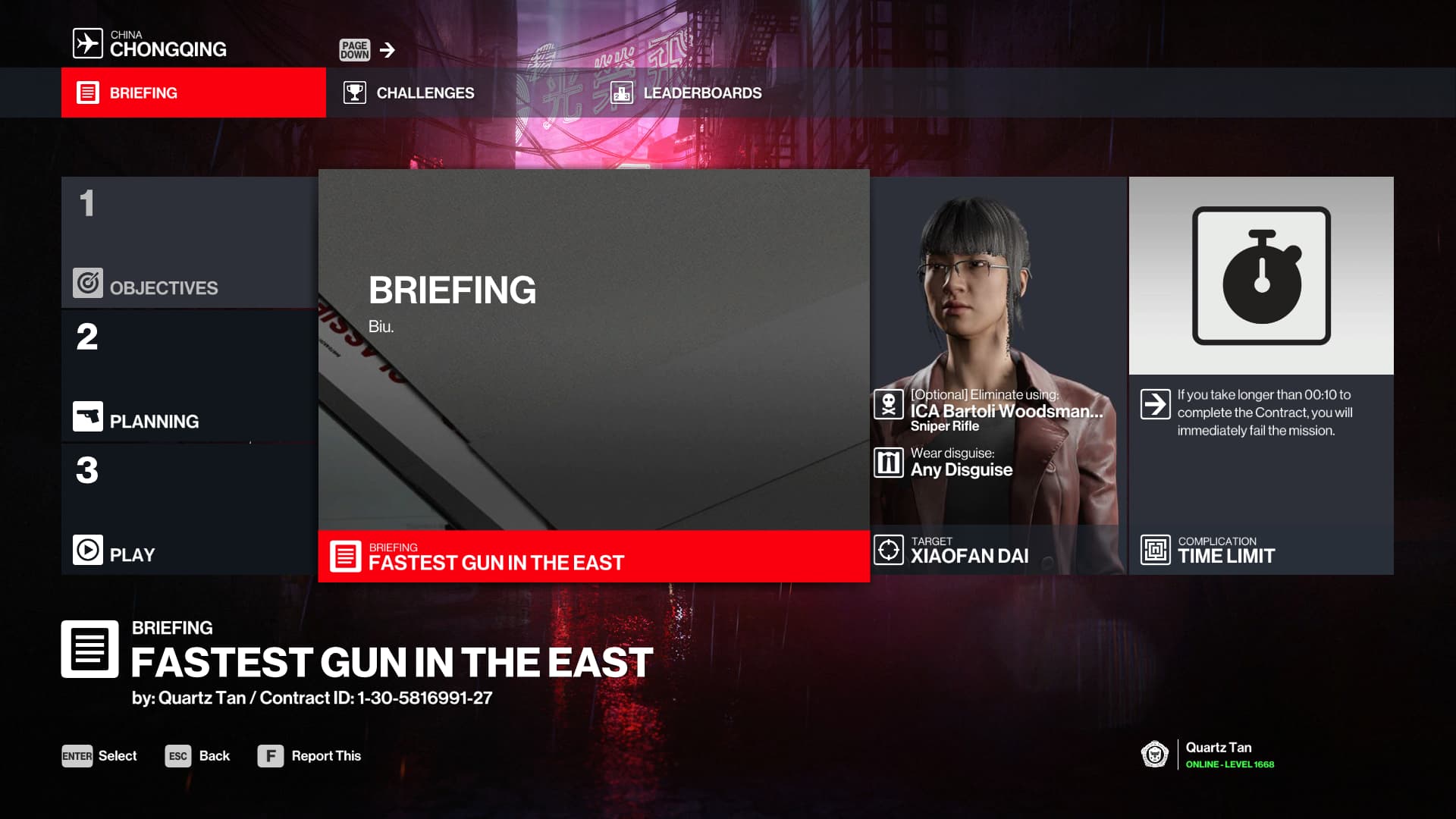Open the Planning tile
The height and width of the screenshot is (819, 1456).
[189, 376]
